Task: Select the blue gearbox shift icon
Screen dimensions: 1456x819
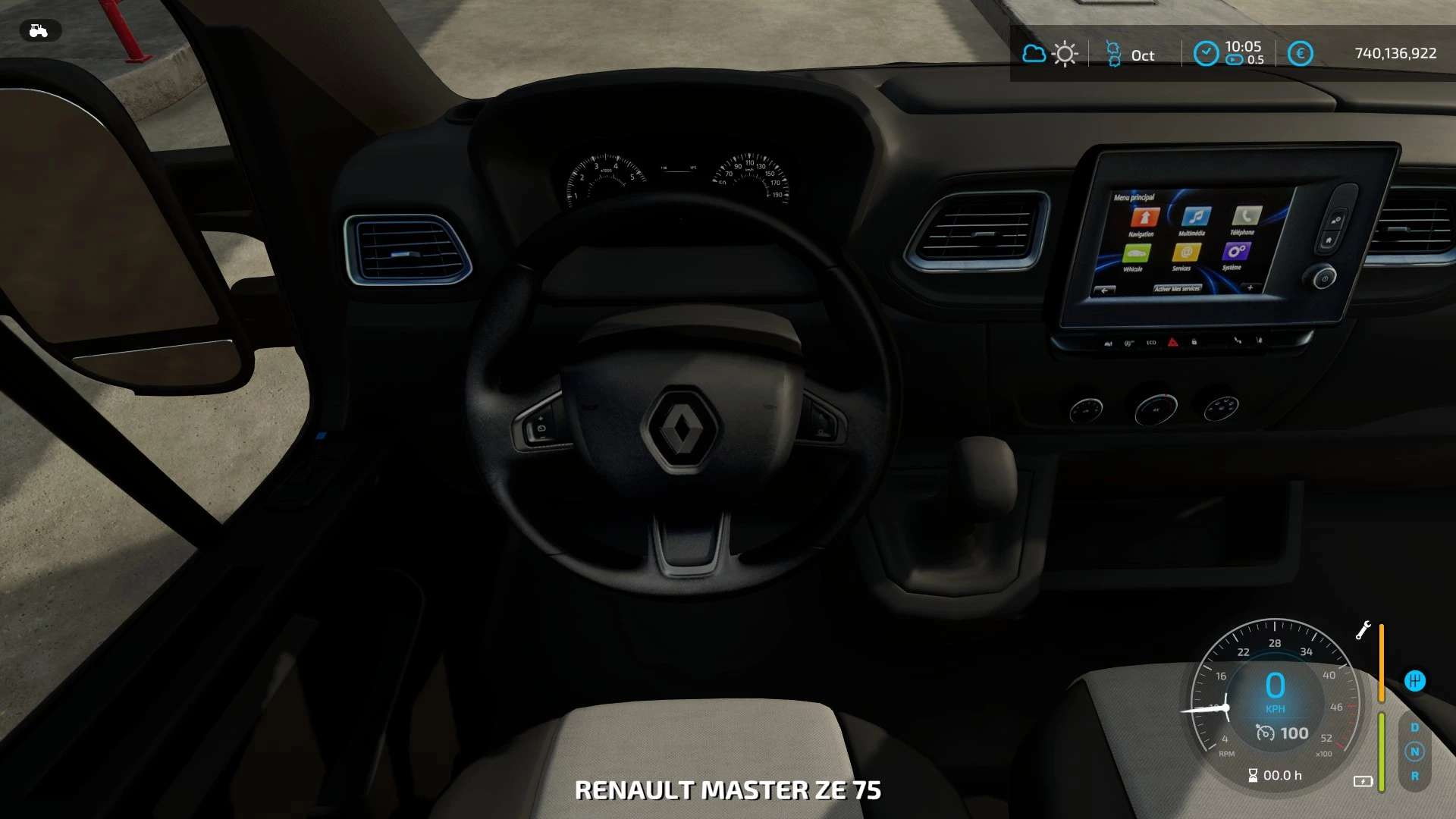Action: click(x=1414, y=680)
